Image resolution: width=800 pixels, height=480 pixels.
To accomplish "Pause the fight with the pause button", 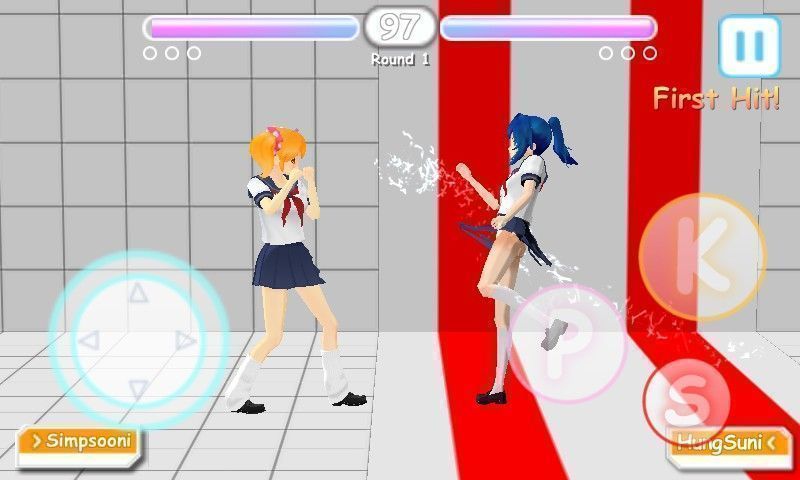I will (x=749, y=45).
